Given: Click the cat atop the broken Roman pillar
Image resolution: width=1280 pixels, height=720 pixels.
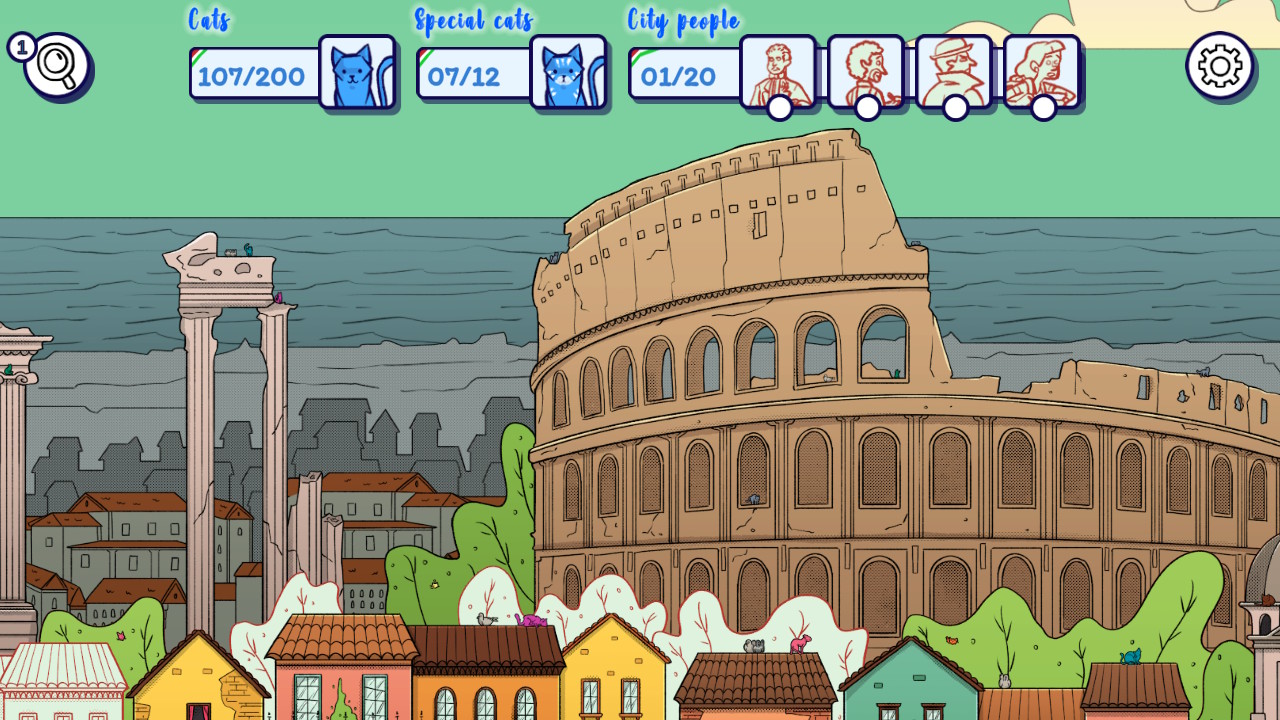Looking at the screenshot, I should (249, 250).
